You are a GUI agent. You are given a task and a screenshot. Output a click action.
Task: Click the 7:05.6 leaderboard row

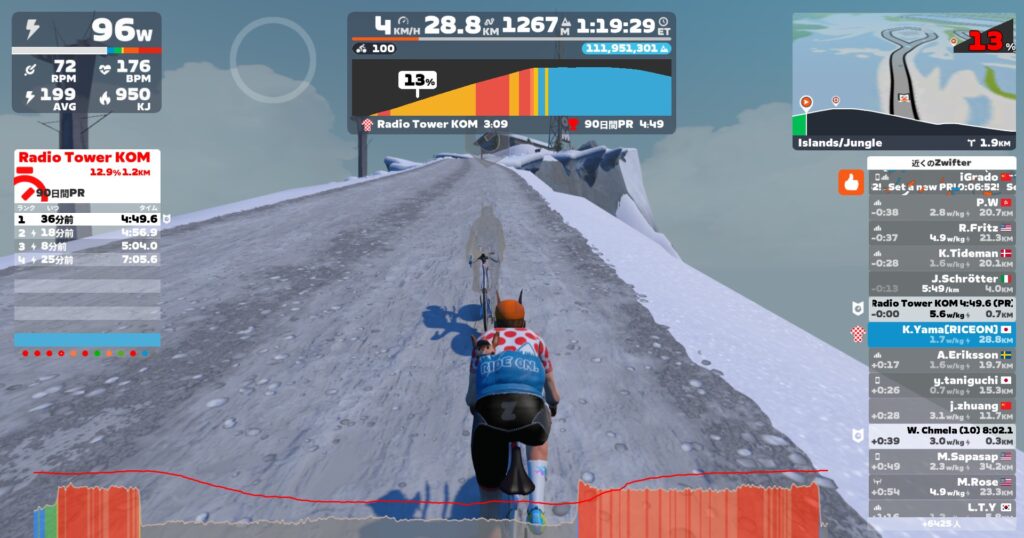(87, 260)
